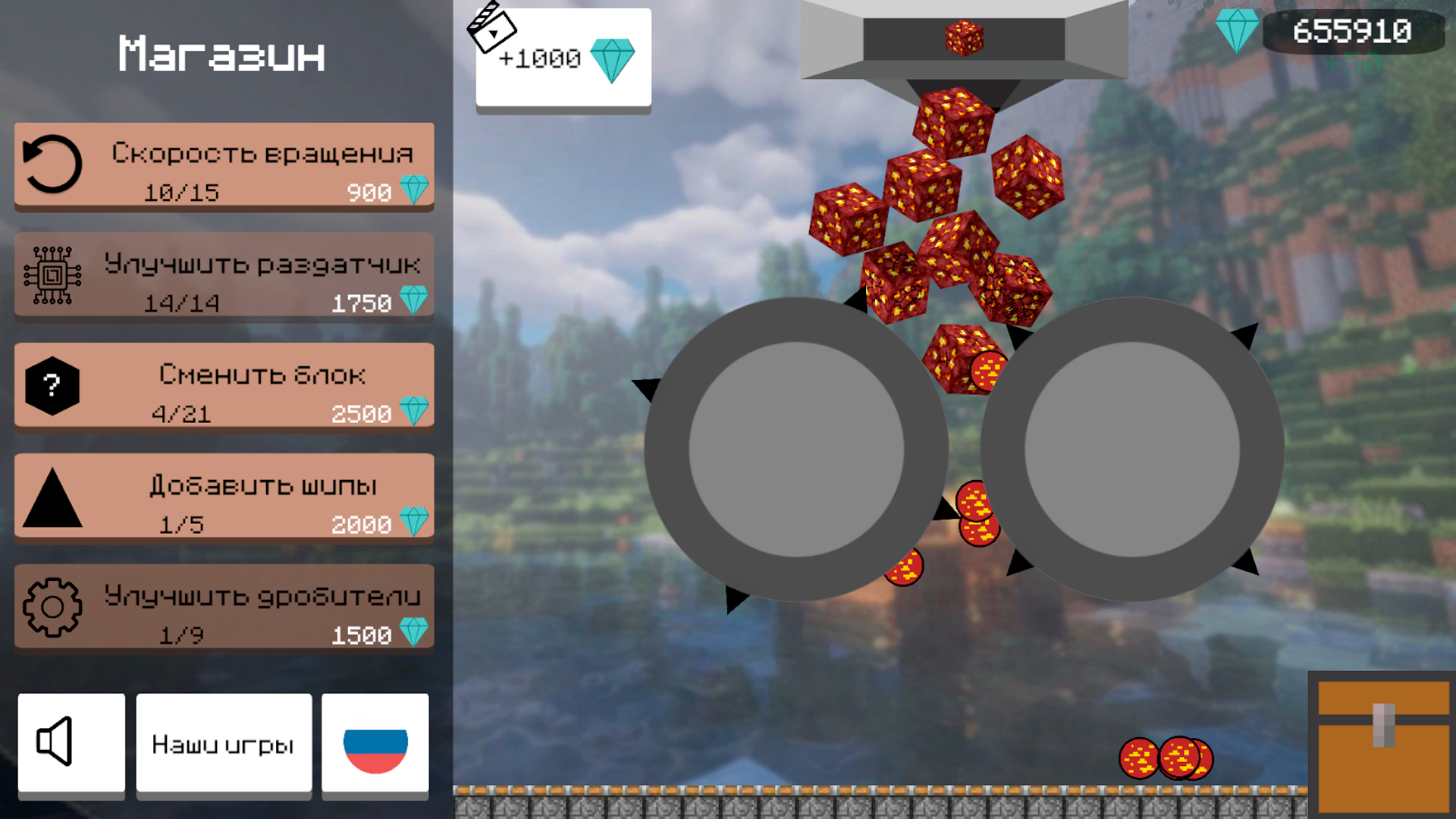Click the Магазин shop header
The height and width of the screenshot is (819, 1456).
pyautogui.click(x=222, y=54)
